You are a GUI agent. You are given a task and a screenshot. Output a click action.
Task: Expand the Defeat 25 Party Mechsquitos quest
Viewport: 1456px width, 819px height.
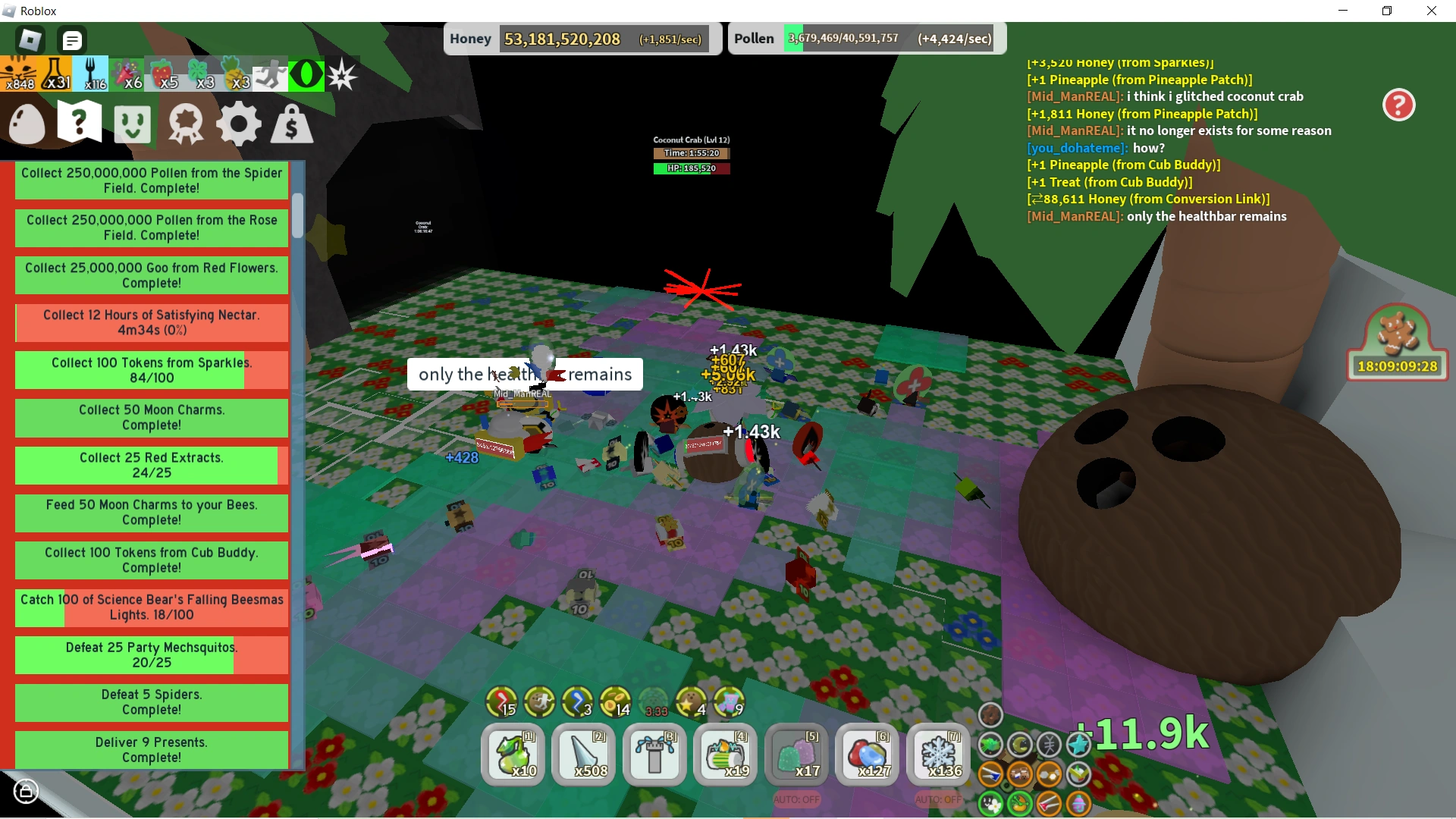(151, 654)
